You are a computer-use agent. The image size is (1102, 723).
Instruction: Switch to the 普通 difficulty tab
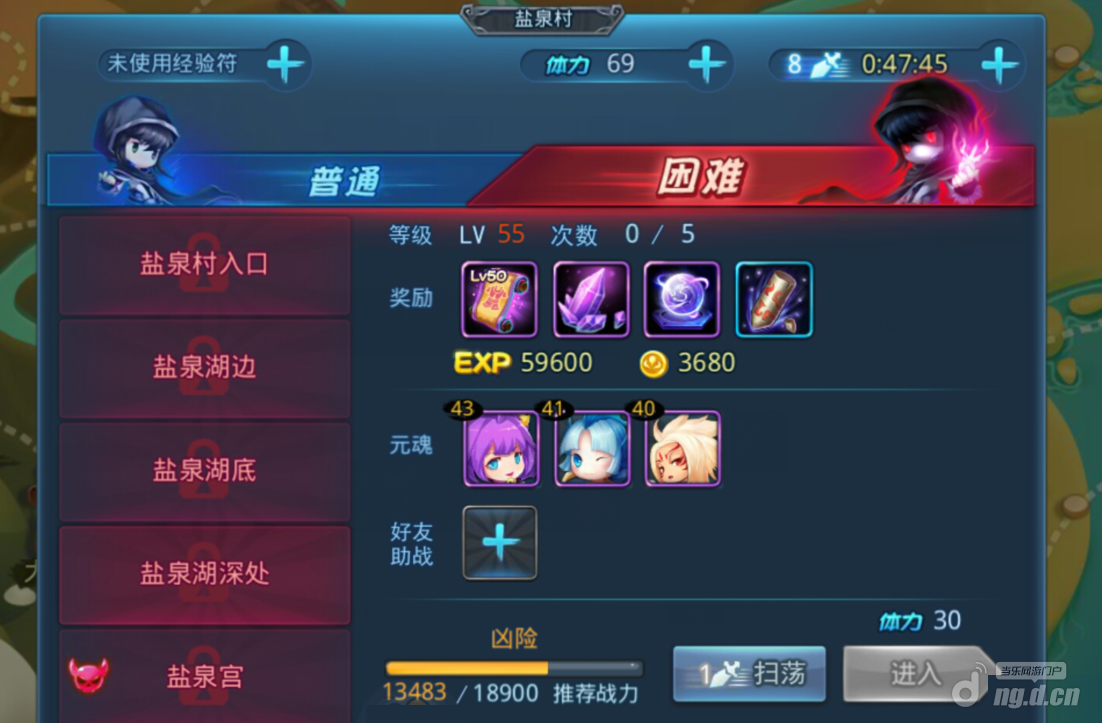pos(300,180)
